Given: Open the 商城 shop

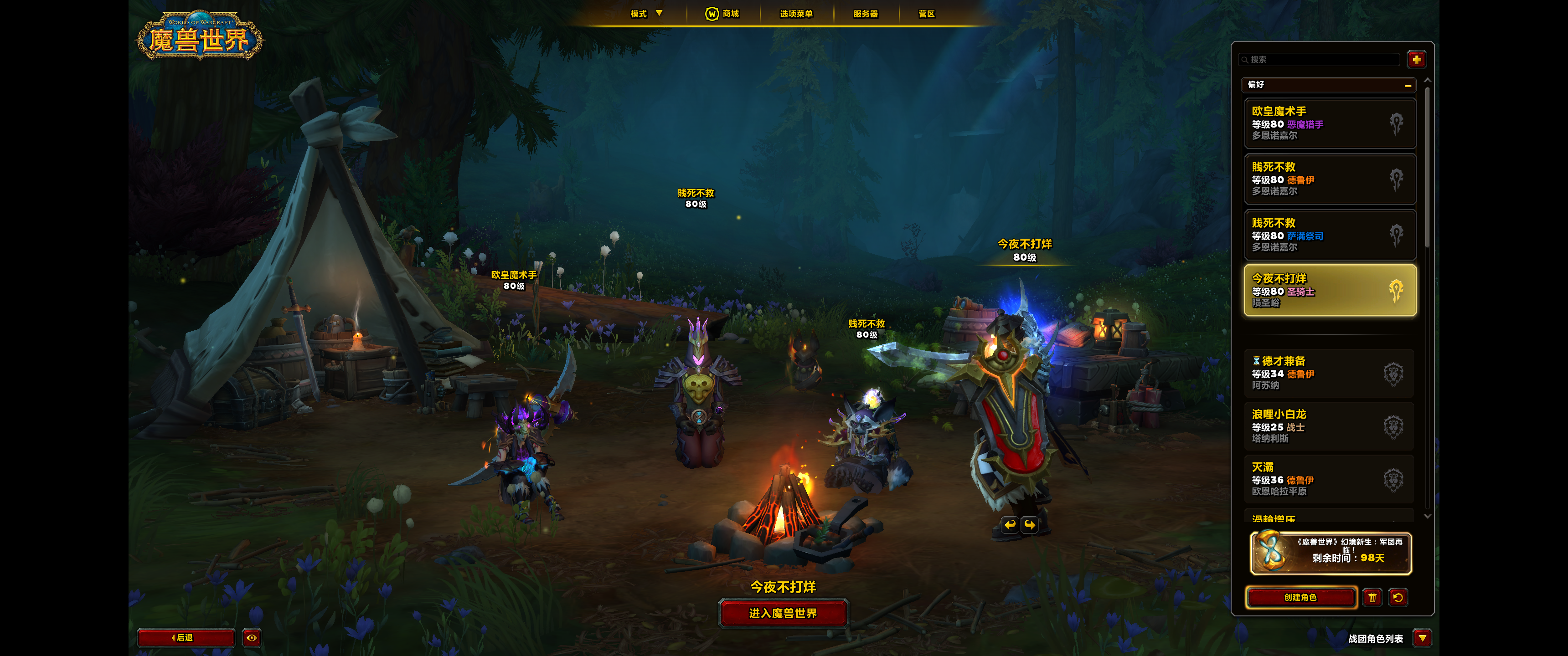Looking at the screenshot, I should [x=722, y=13].
